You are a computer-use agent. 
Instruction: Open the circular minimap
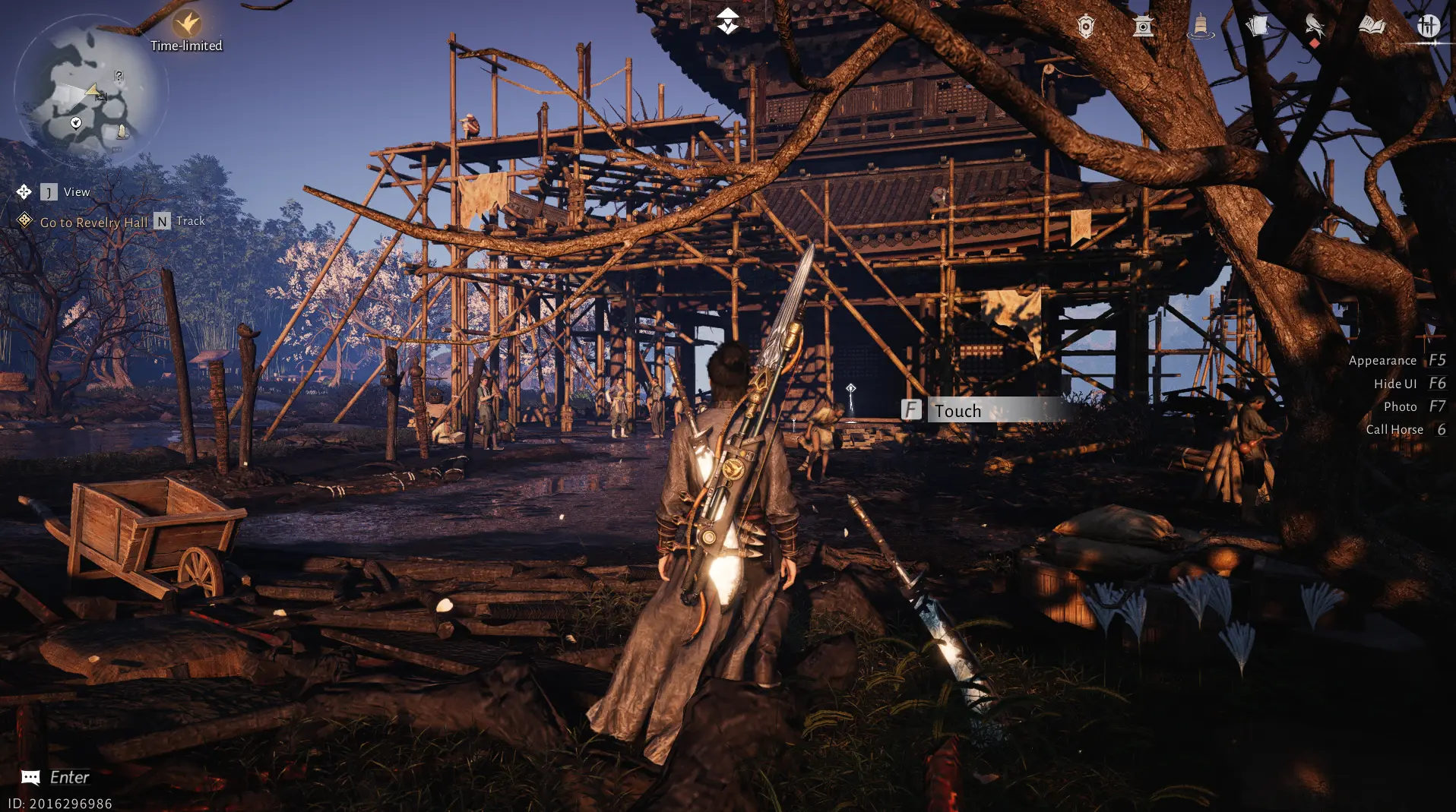pyautogui.click(x=90, y=90)
